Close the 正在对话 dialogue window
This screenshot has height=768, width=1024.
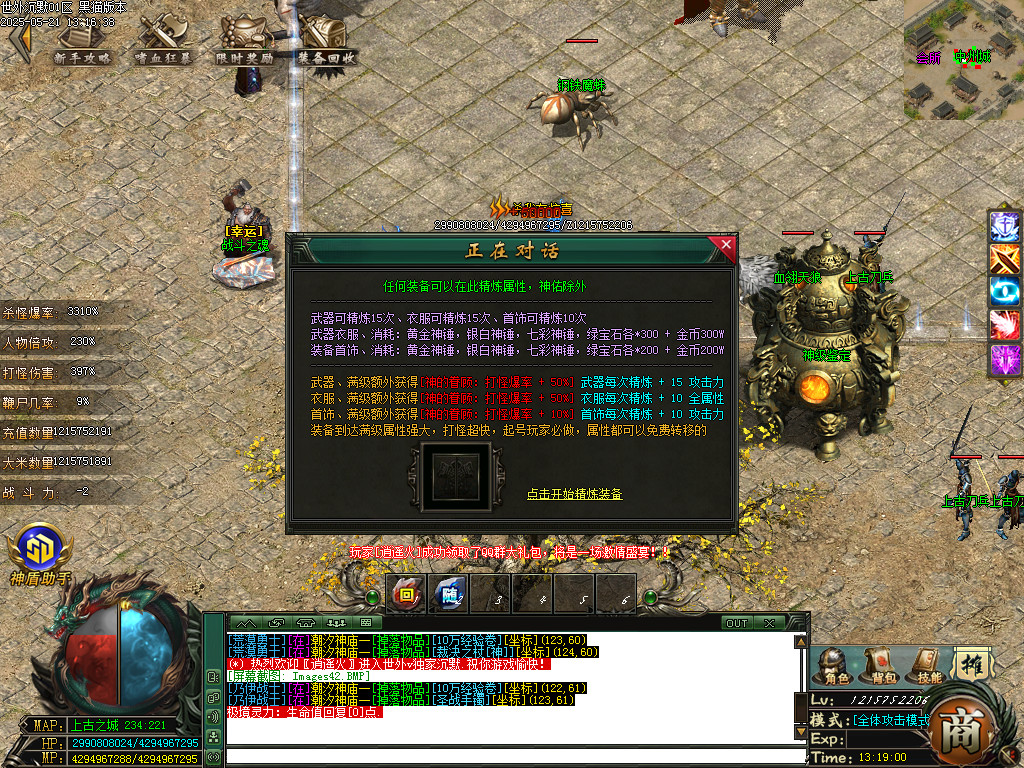[x=725, y=244]
